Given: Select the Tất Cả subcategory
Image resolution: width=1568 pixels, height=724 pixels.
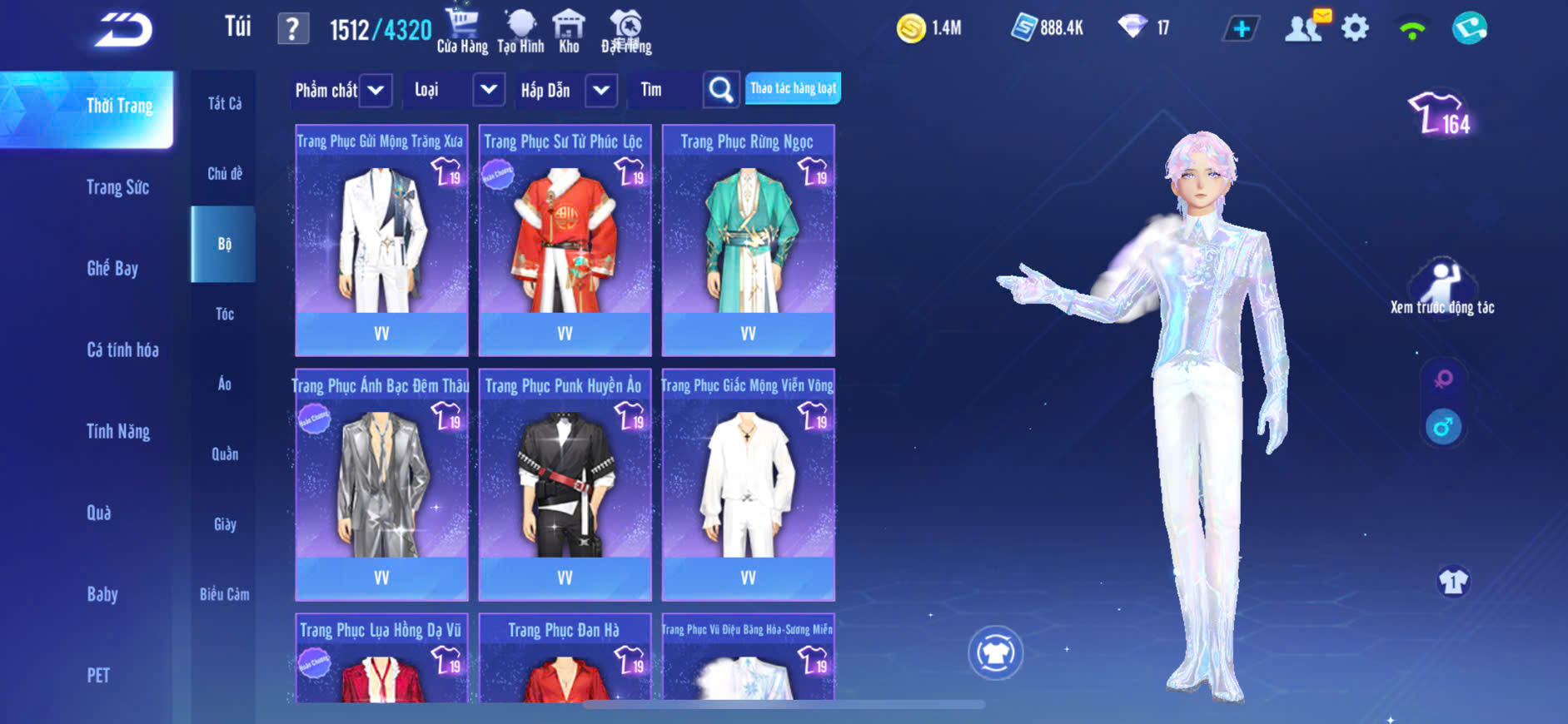Looking at the screenshot, I should pyautogui.click(x=224, y=103).
